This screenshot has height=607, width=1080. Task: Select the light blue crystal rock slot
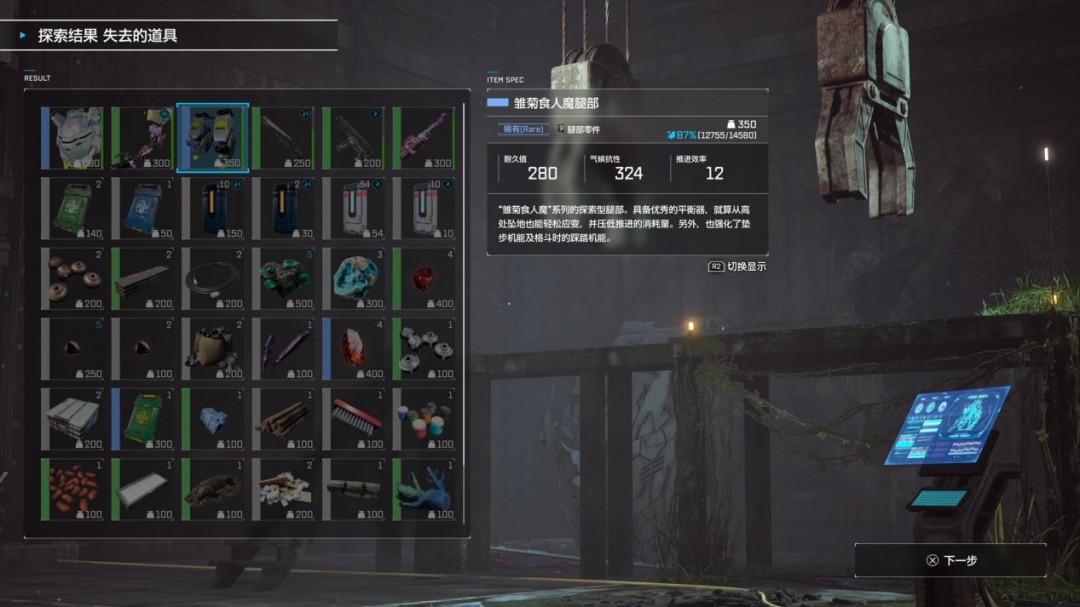click(x=353, y=278)
